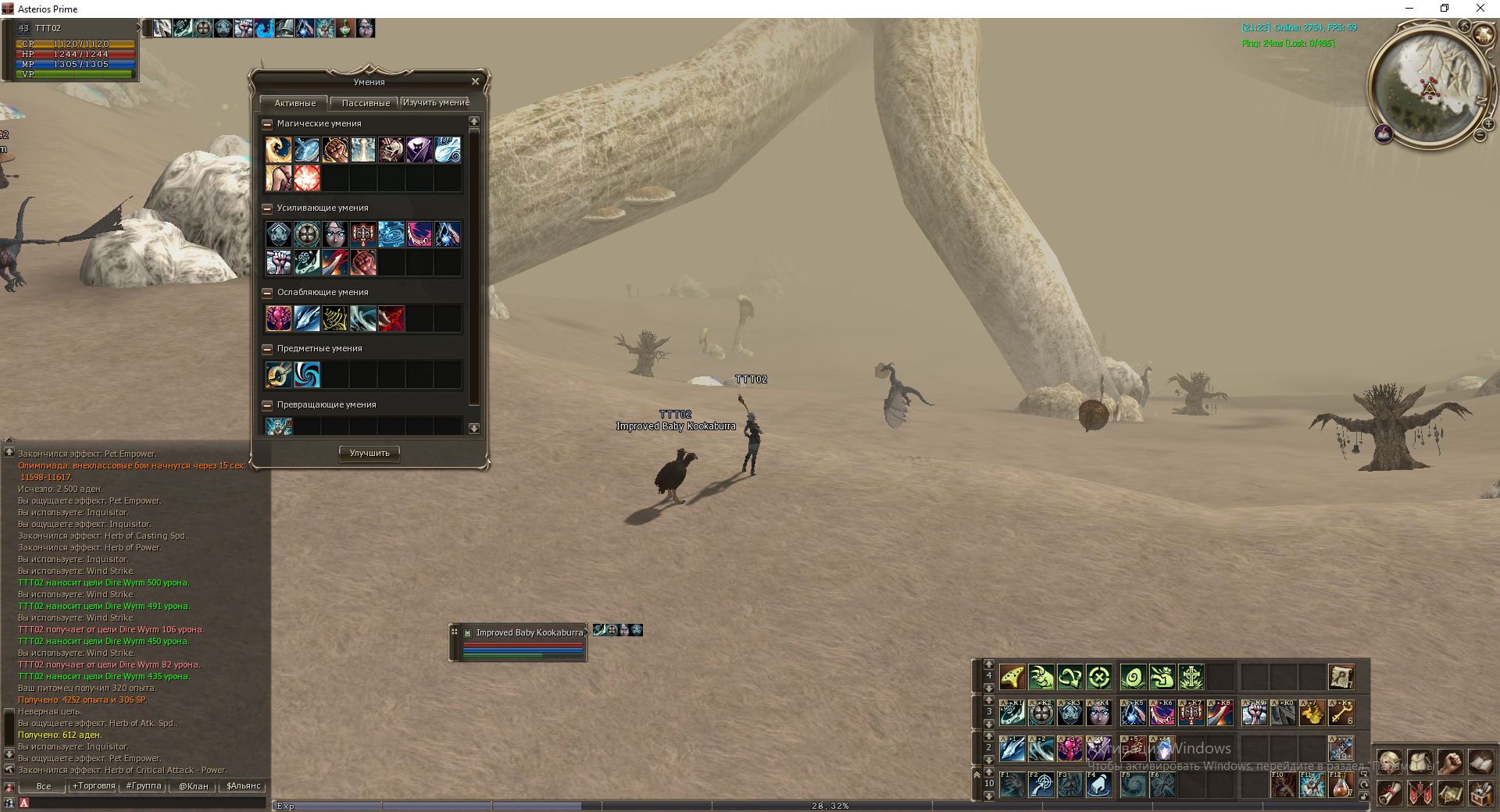Select the $Альянс chat channel tab

coord(244,786)
